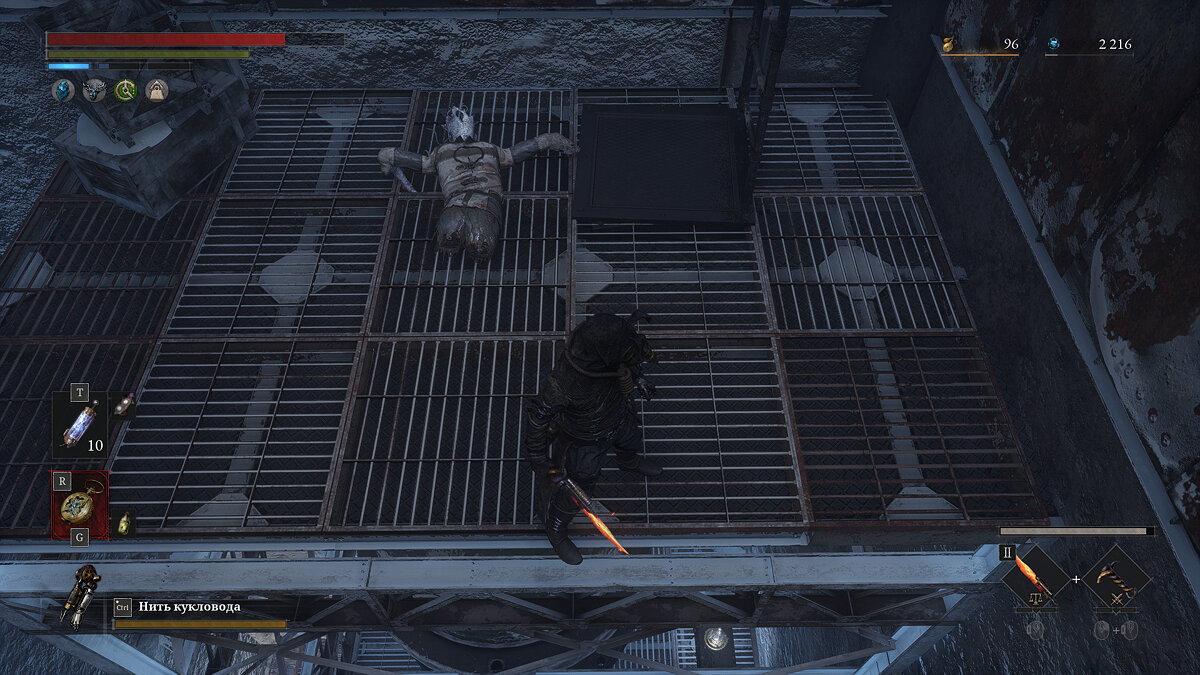Click the green circular target buff icon
Viewport: 1200px width, 675px height.
(126, 91)
